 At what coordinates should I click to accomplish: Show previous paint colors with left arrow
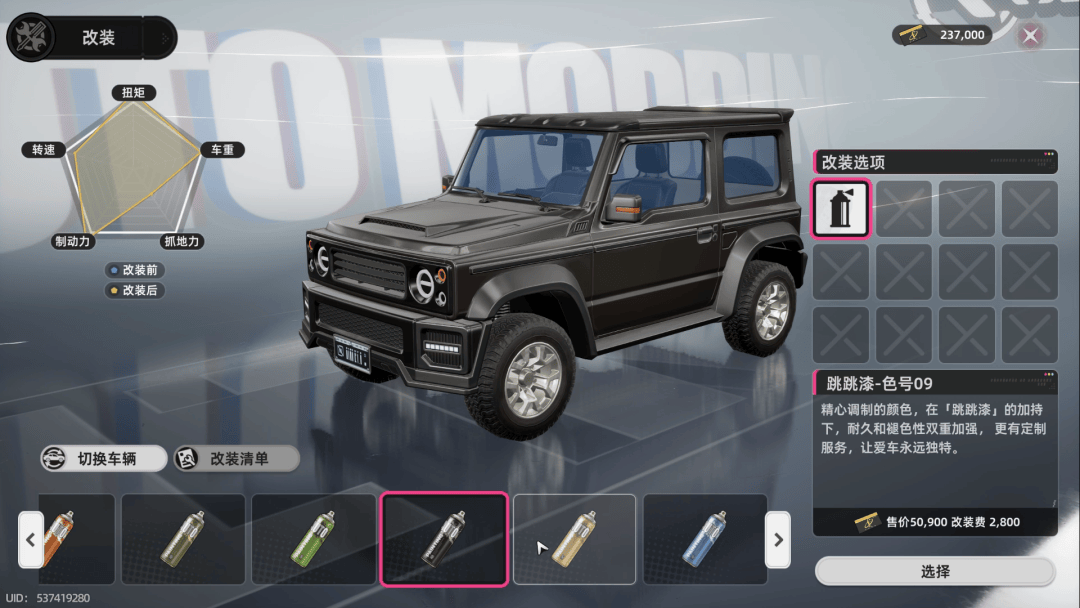point(30,539)
